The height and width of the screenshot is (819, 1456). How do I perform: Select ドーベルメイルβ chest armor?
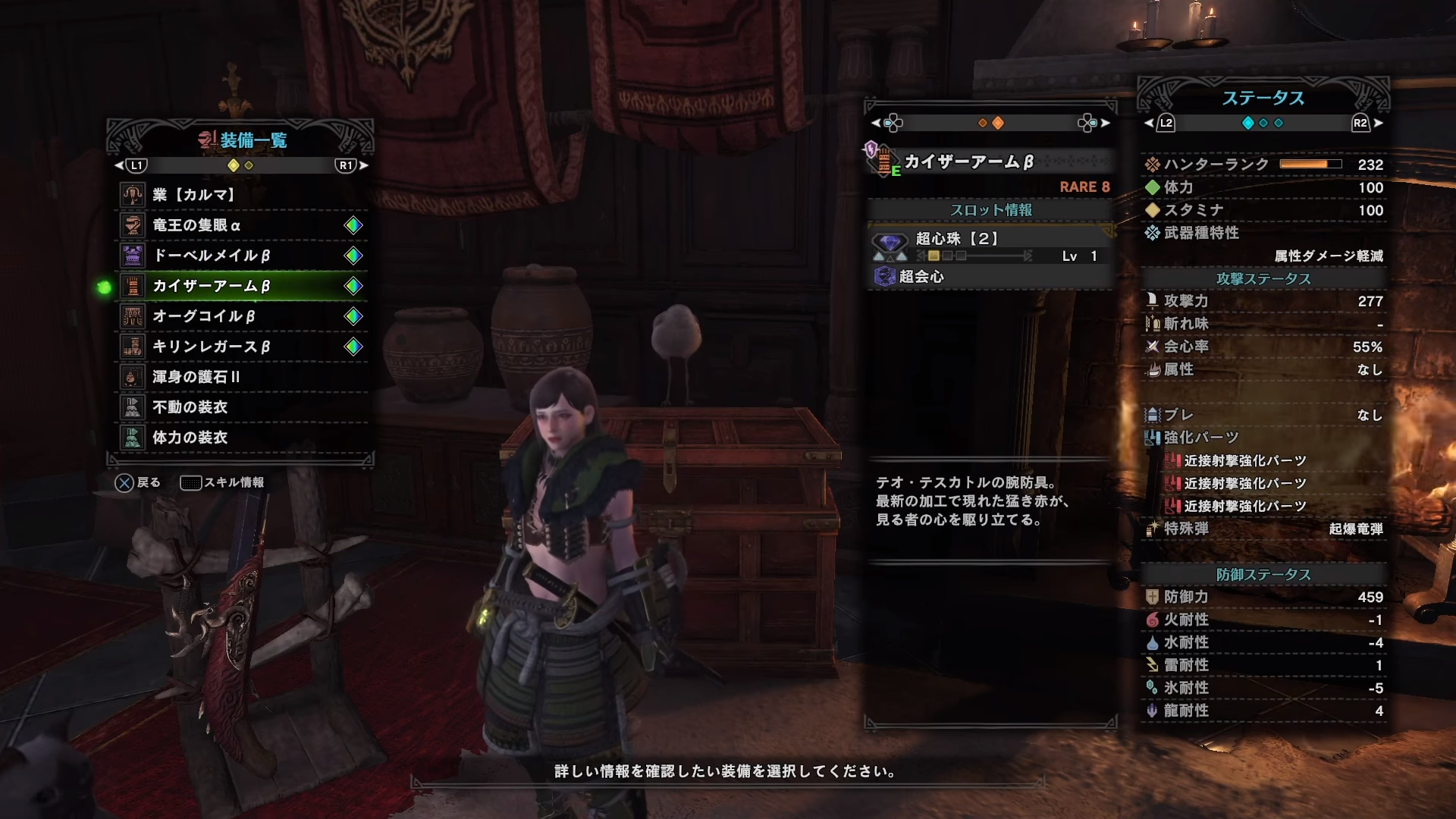click(x=241, y=256)
